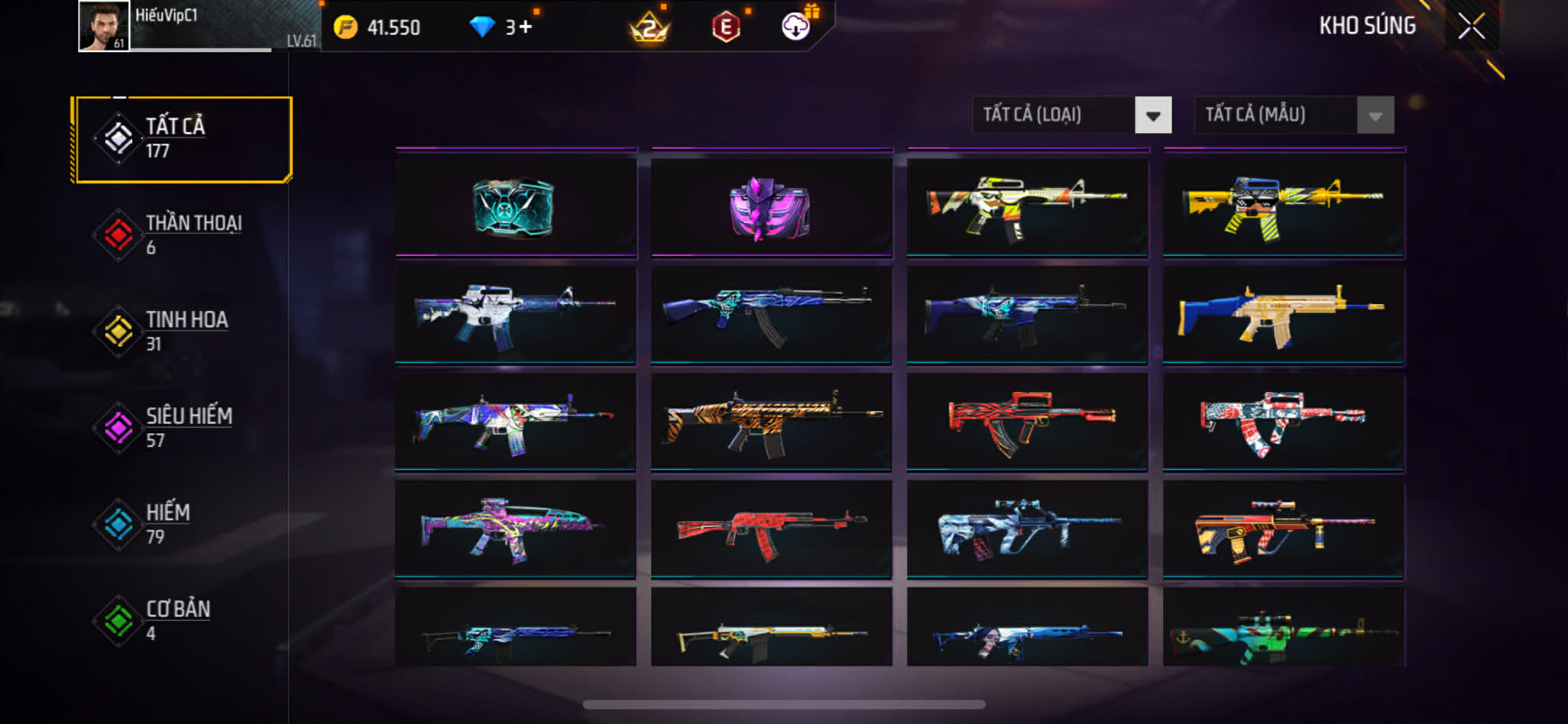Switch to the Thần Thoại tab
The height and width of the screenshot is (724, 1568).
(182, 235)
